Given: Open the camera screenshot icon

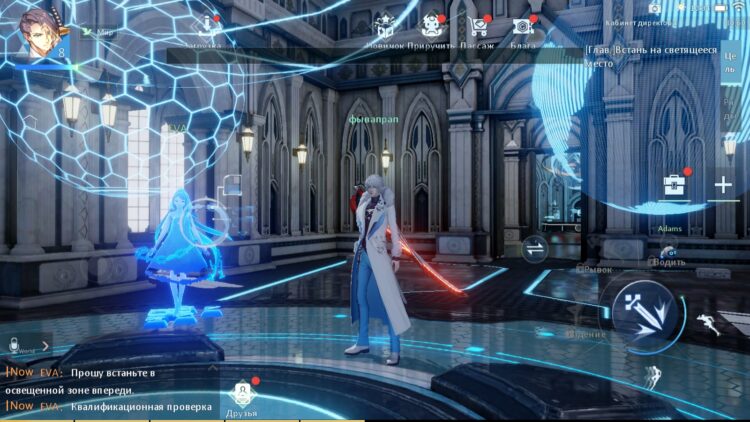Looking at the screenshot, I should (655, 8).
